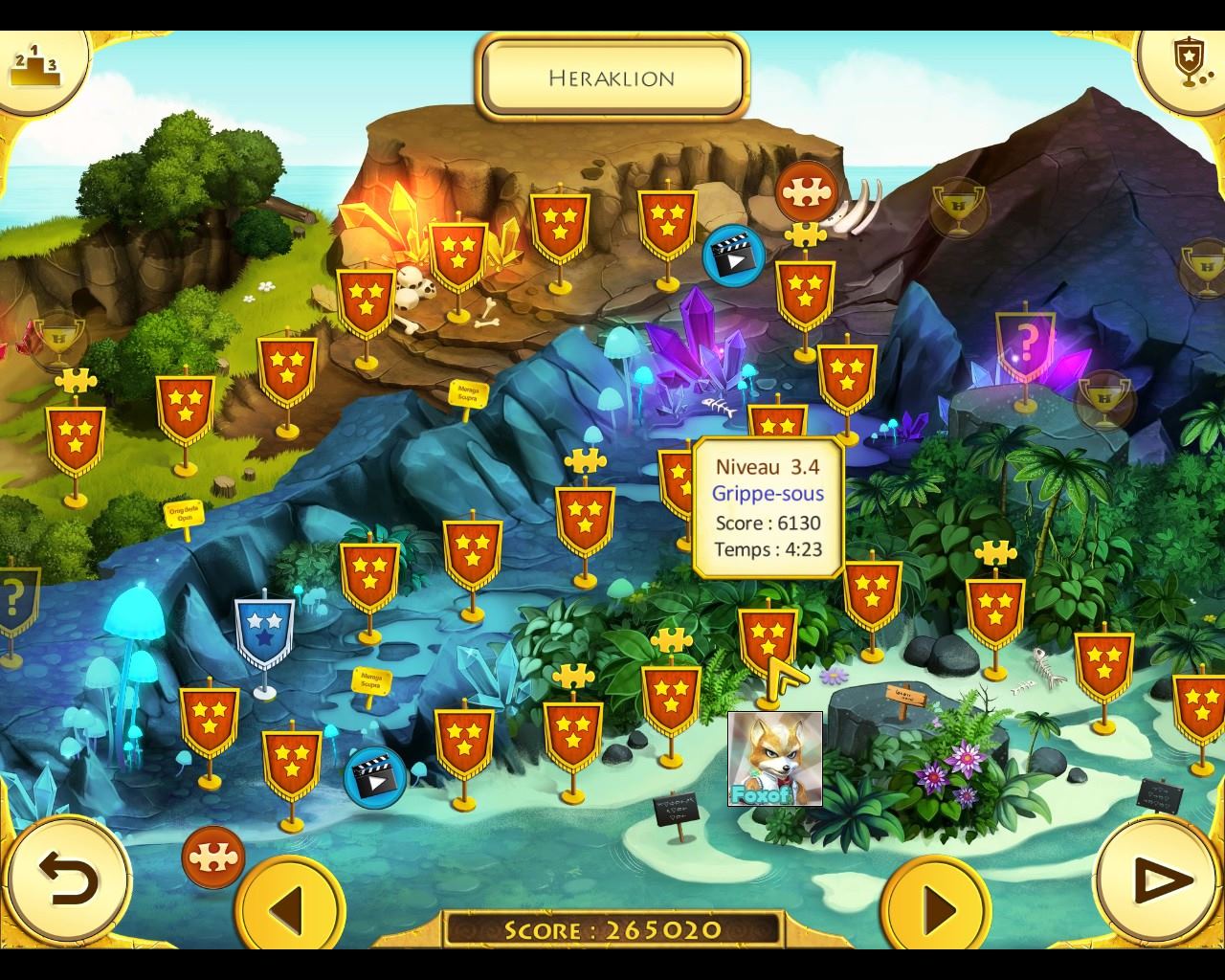The height and width of the screenshot is (980, 1225).
Task: Open the trophy achievements button
Action: click(1186, 63)
